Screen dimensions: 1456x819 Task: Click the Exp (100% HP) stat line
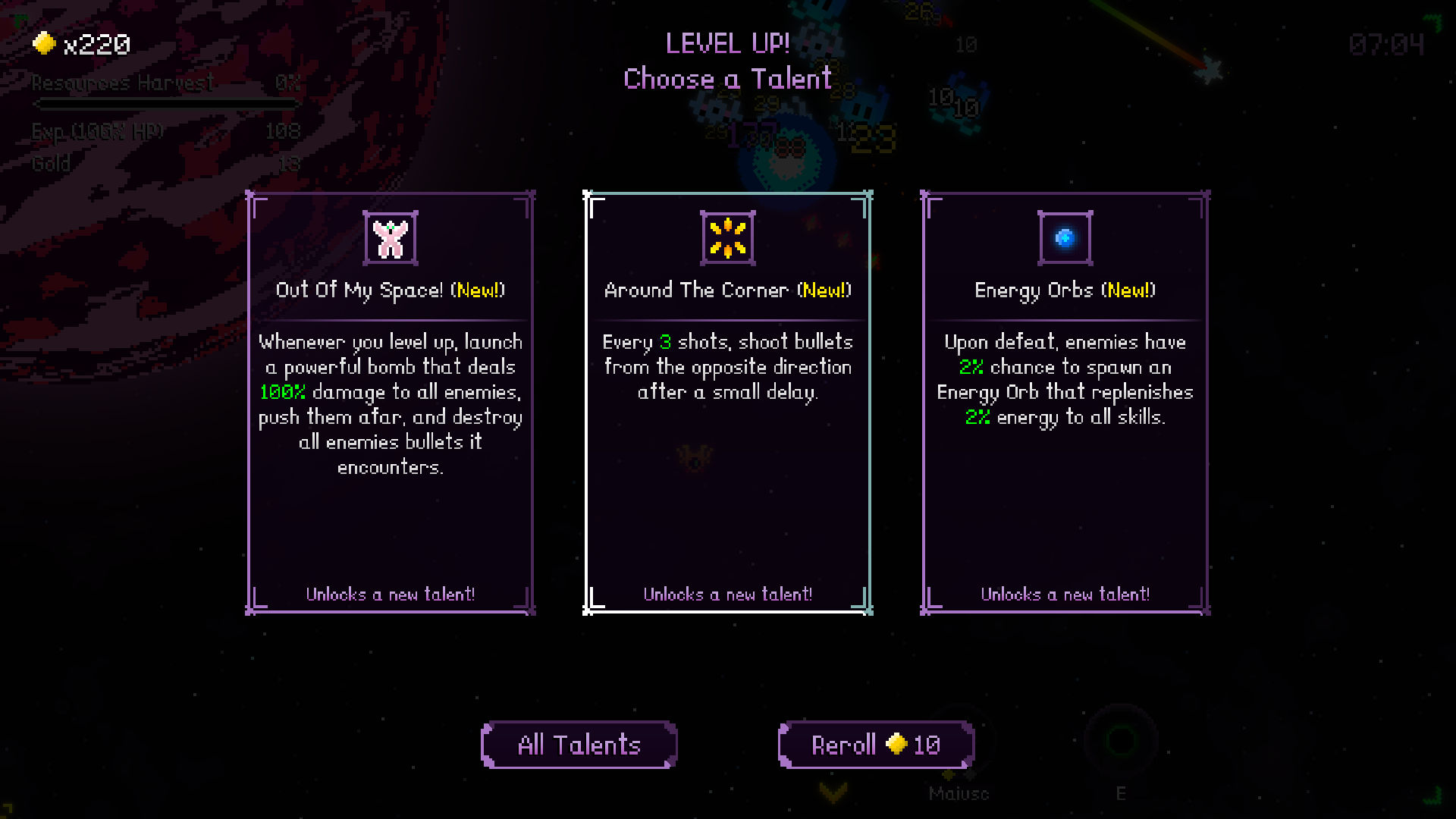point(97,130)
